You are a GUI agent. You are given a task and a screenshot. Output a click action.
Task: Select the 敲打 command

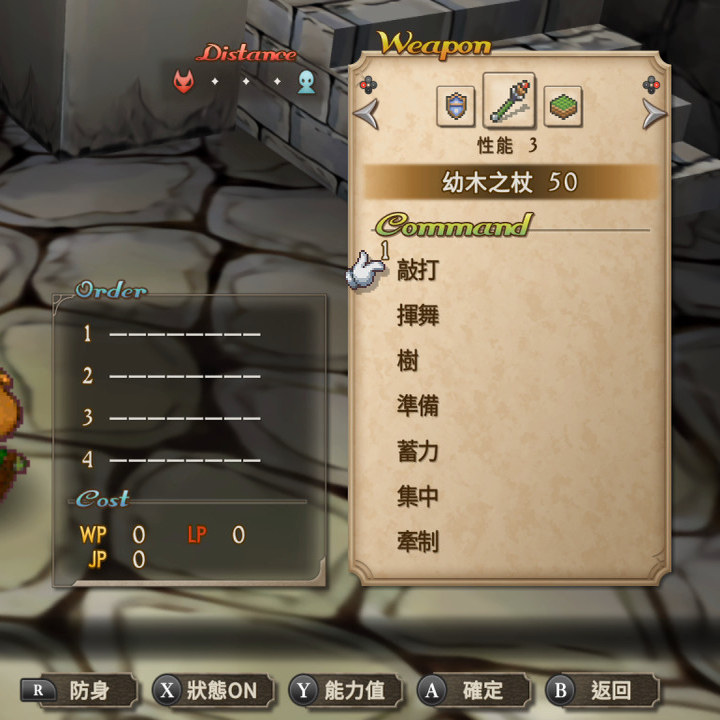tap(418, 270)
